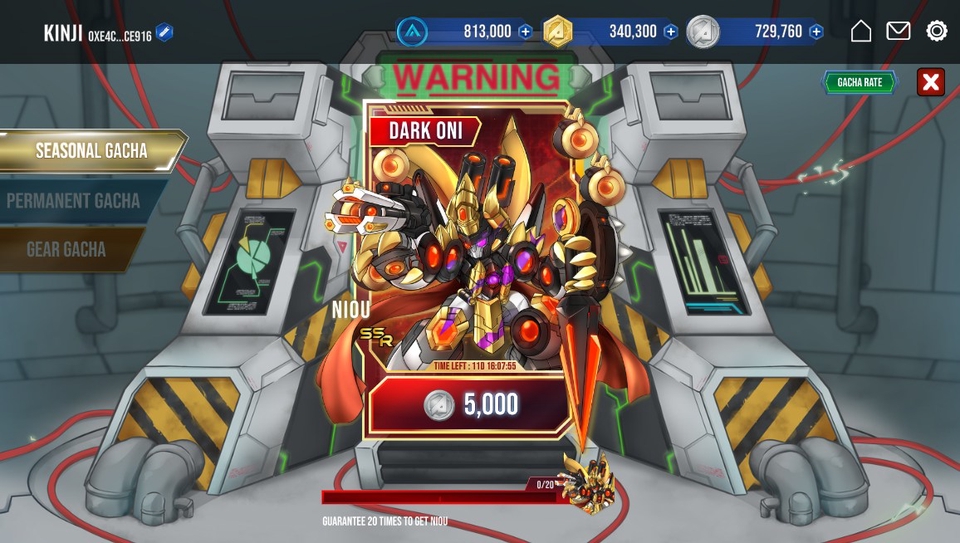Pull the gacha for 5,000 silver
The image size is (960, 543).
coord(470,404)
